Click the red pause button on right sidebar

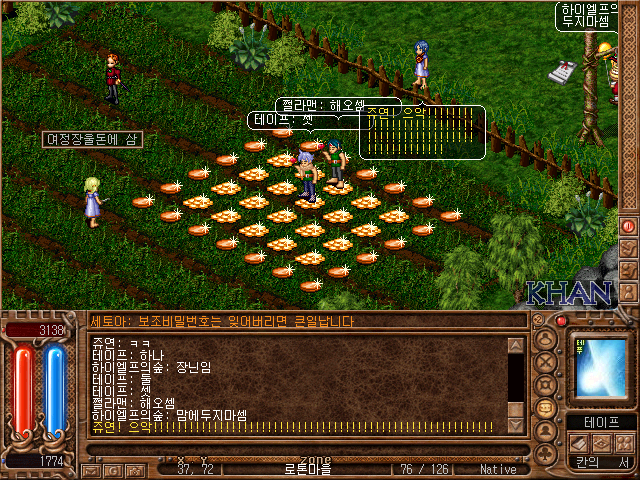click(x=628, y=226)
